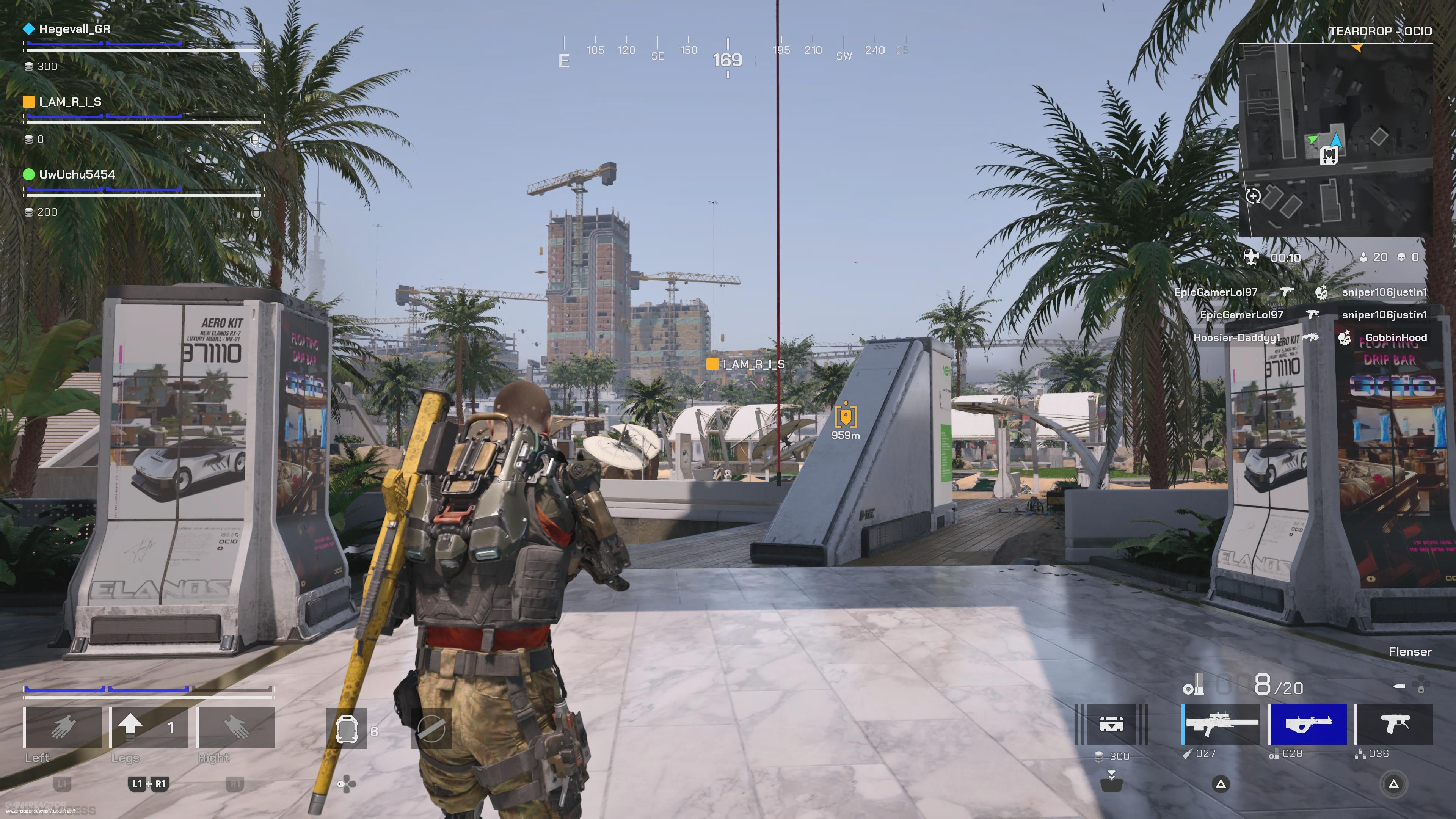
Task: Select squad member I_AM_R_I_S in the squad list
Action: [x=69, y=102]
